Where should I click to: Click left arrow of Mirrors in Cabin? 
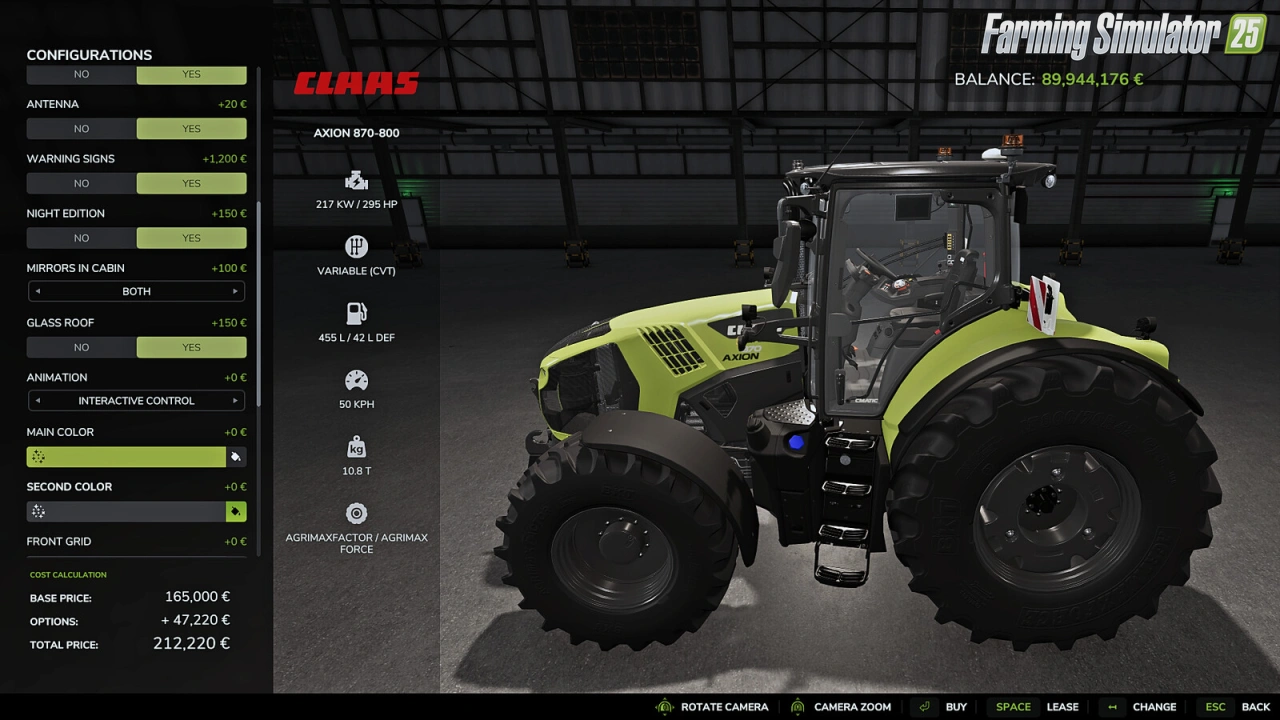click(38, 292)
